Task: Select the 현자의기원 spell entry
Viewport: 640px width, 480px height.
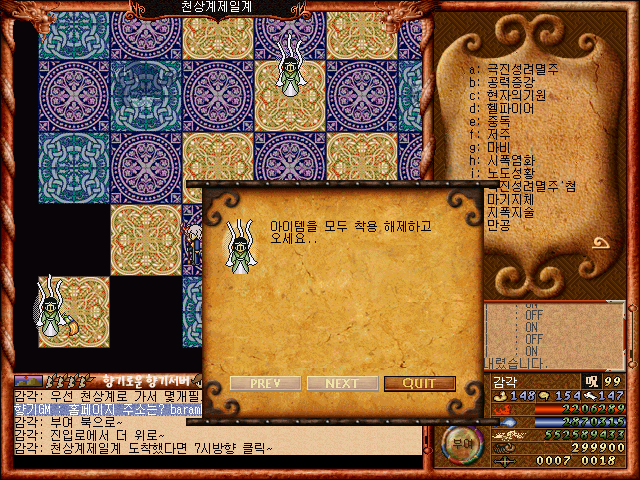Action: (x=517, y=94)
